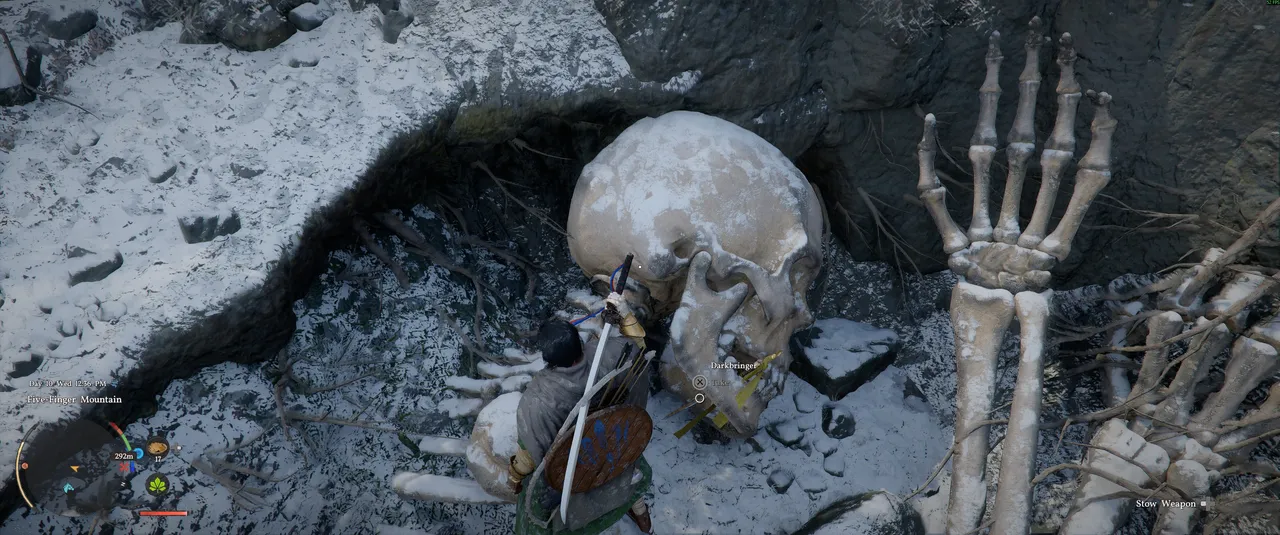Screen dimensions: 1280x535
Task: Take the Darkbringer item
Action: (700, 381)
